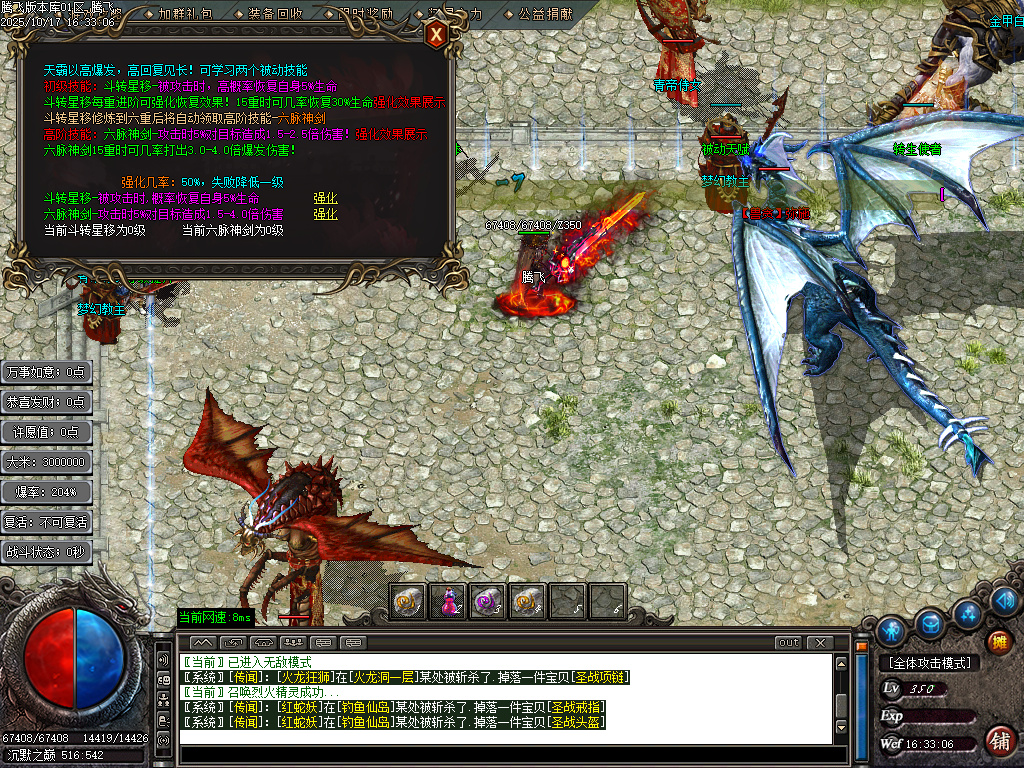Open the 公益捐献 menu
The width and height of the screenshot is (1024, 768).
(x=546, y=14)
